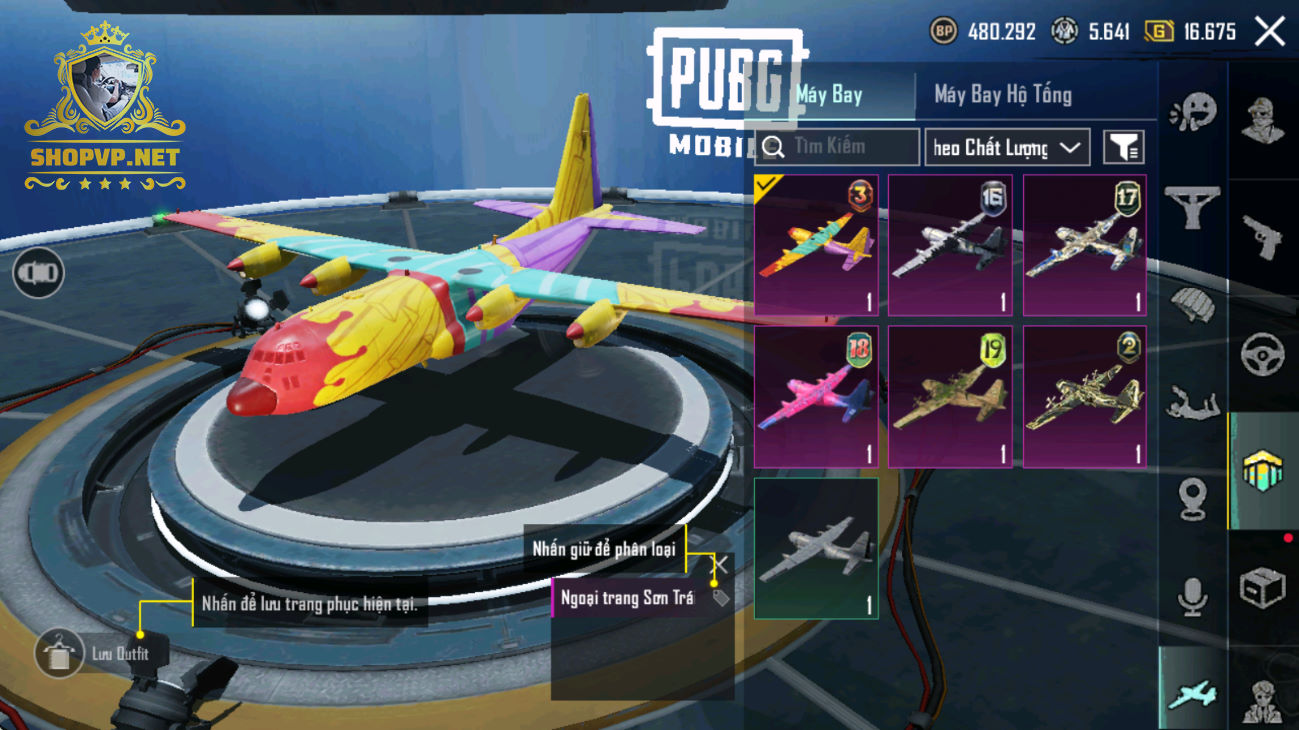The image size is (1299, 730).
Task: Close the inventory screen with the X
Action: [1270, 32]
